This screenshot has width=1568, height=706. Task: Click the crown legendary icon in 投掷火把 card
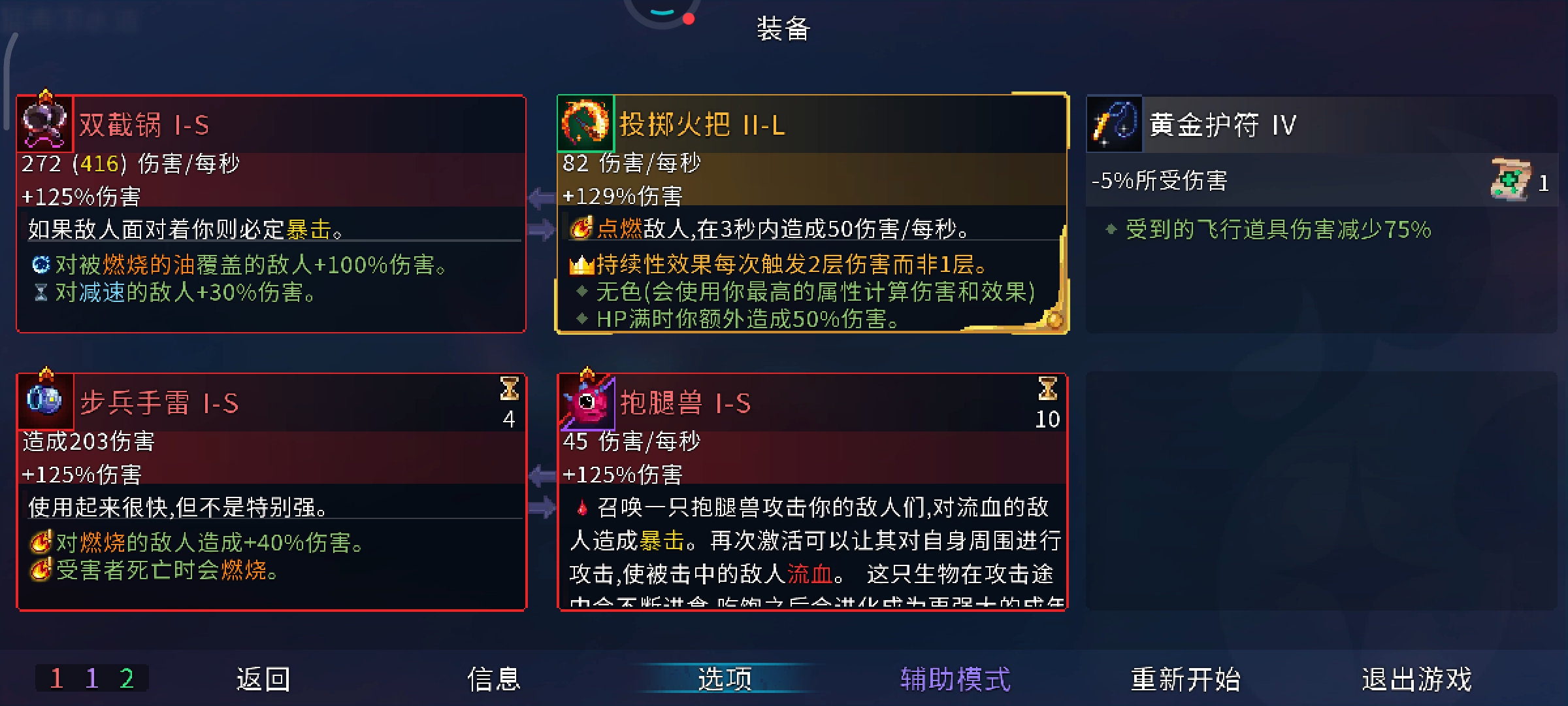pyautogui.click(x=581, y=265)
